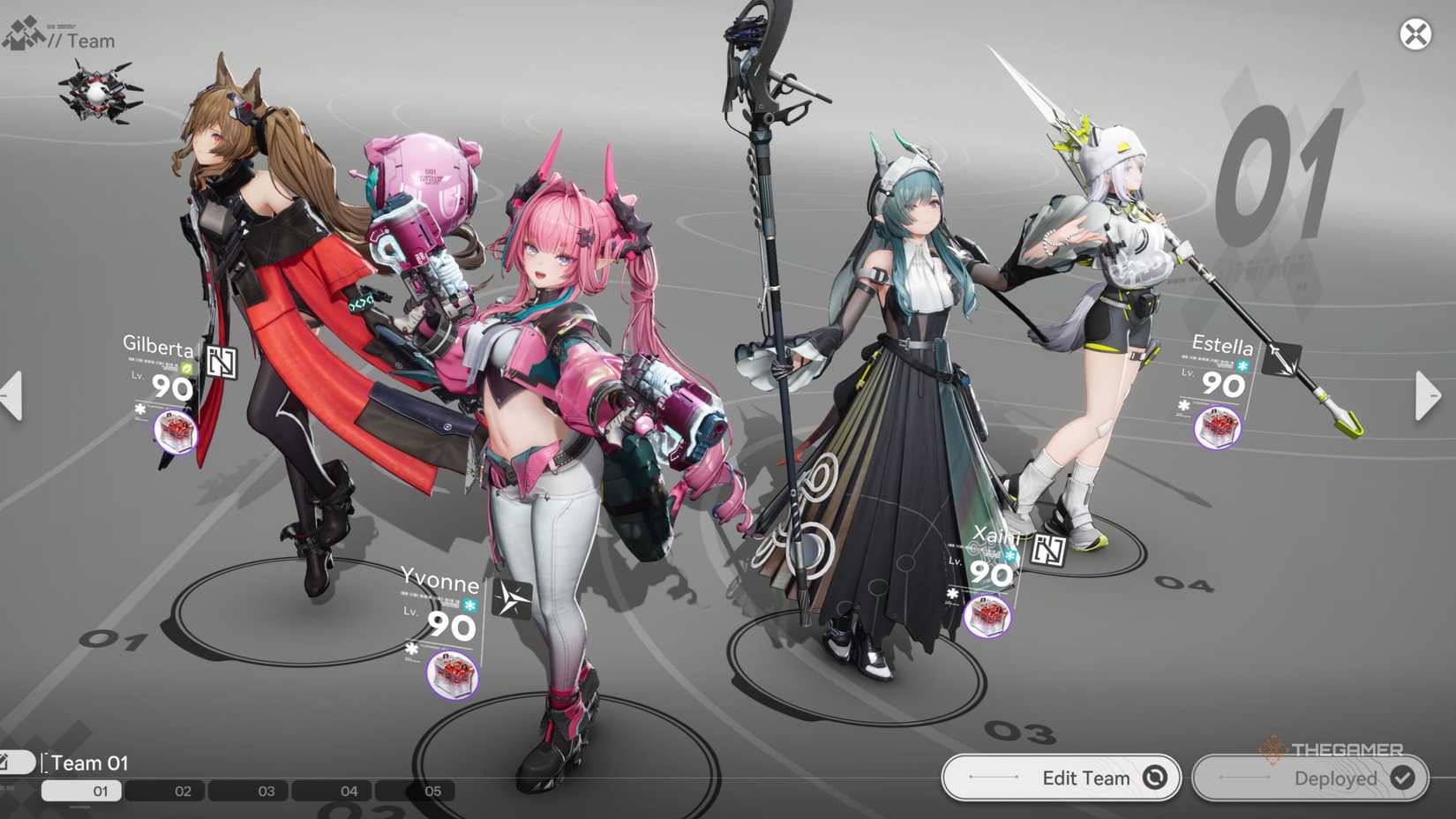The width and height of the screenshot is (1456, 819).
Task: Open Xaini's gift box item icon
Action: [988, 615]
